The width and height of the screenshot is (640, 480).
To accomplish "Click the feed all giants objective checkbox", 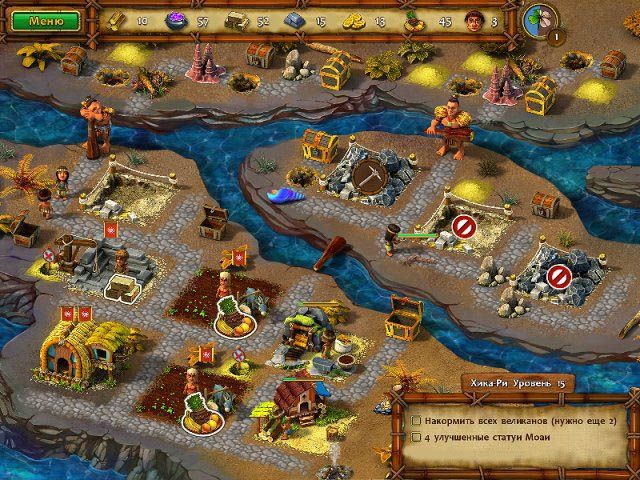I will tap(416, 419).
